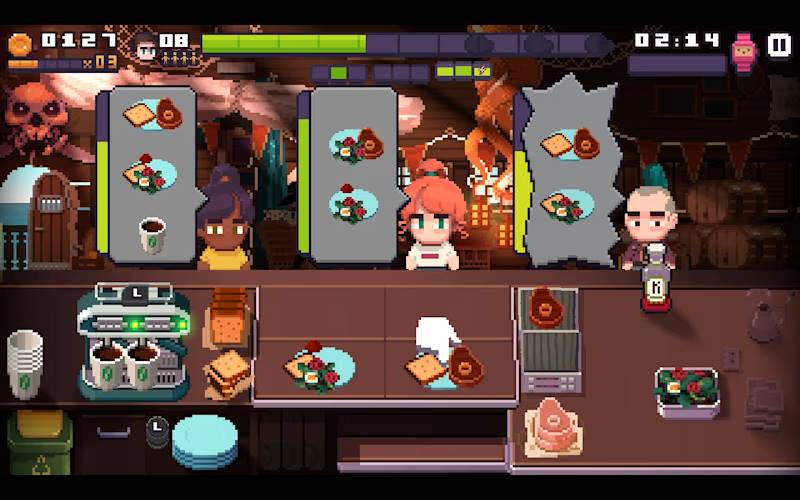This screenshot has height=500, width=800.
Task: Open the green recycling trash bin
Action: [x=39, y=442]
